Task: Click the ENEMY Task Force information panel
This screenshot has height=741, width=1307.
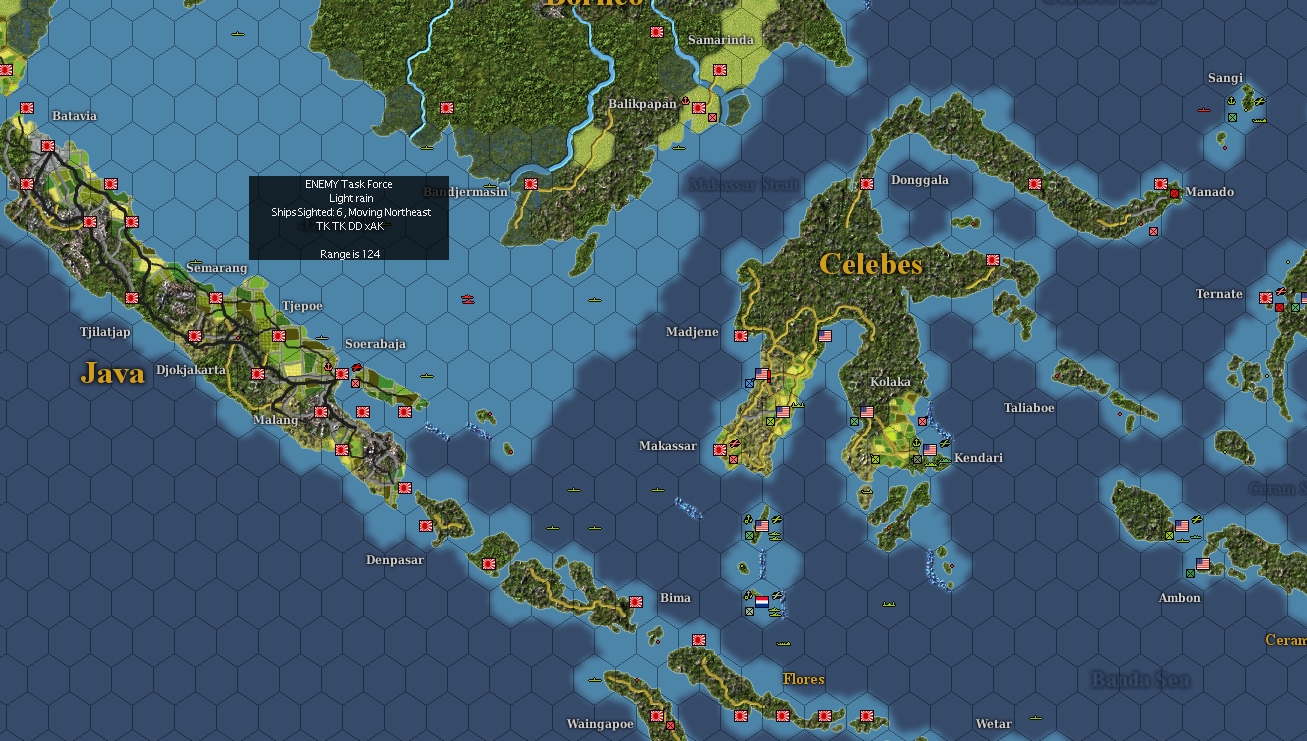Action: pyautogui.click(x=348, y=216)
